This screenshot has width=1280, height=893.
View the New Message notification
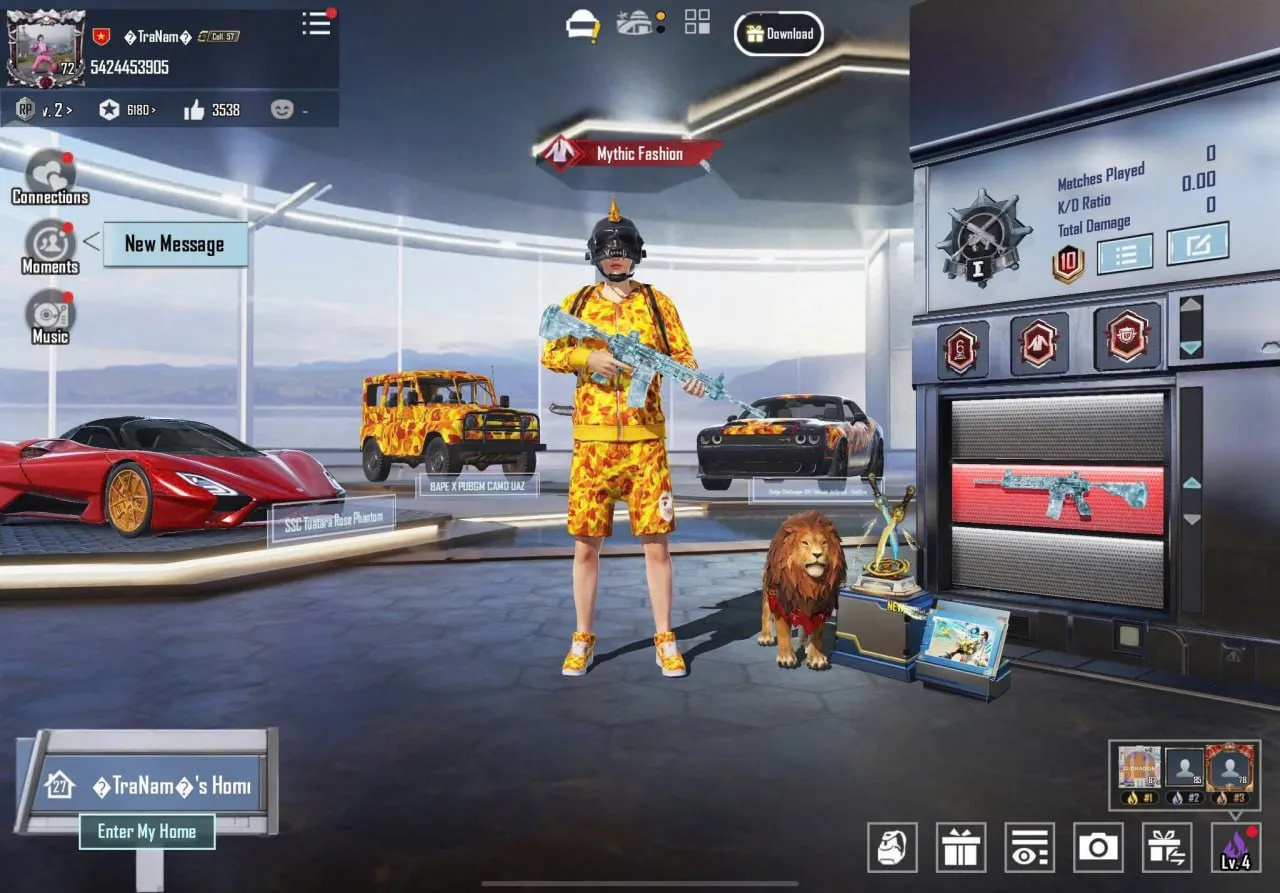(x=174, y=244)
